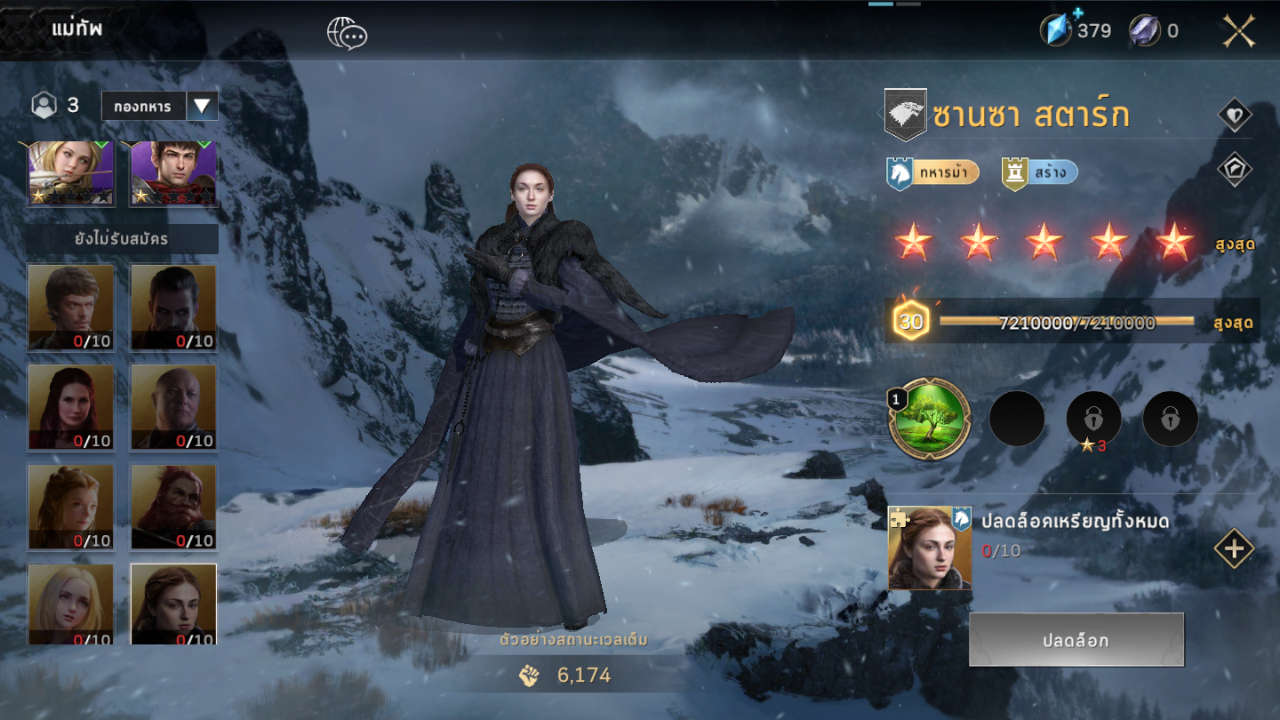
Task: Choose the bald man commander portrait
Action: tap(174, 406)
